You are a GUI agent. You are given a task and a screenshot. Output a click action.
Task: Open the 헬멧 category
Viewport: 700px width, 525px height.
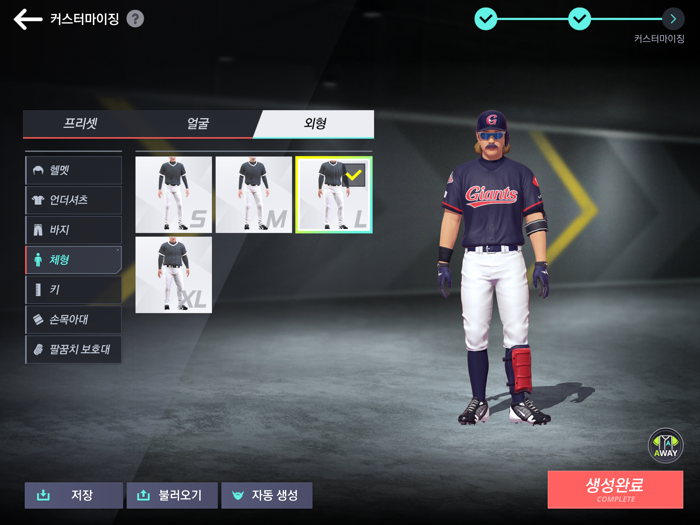(73, 170)
